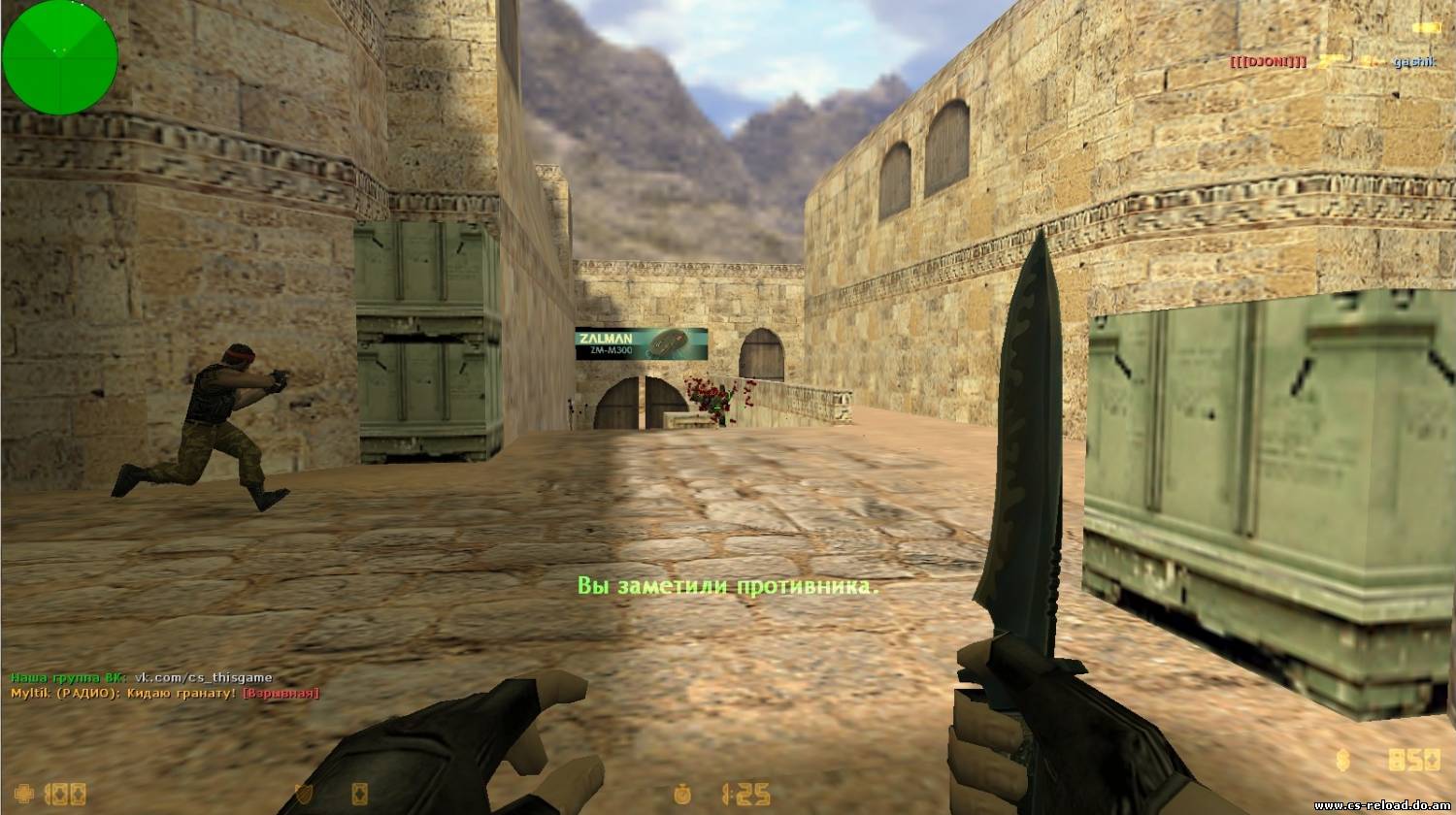This screenshot has height=815, width=1456.
Task: Click the vk.com/cs_thisgame group chat line
Action: [x=142, y=677]
